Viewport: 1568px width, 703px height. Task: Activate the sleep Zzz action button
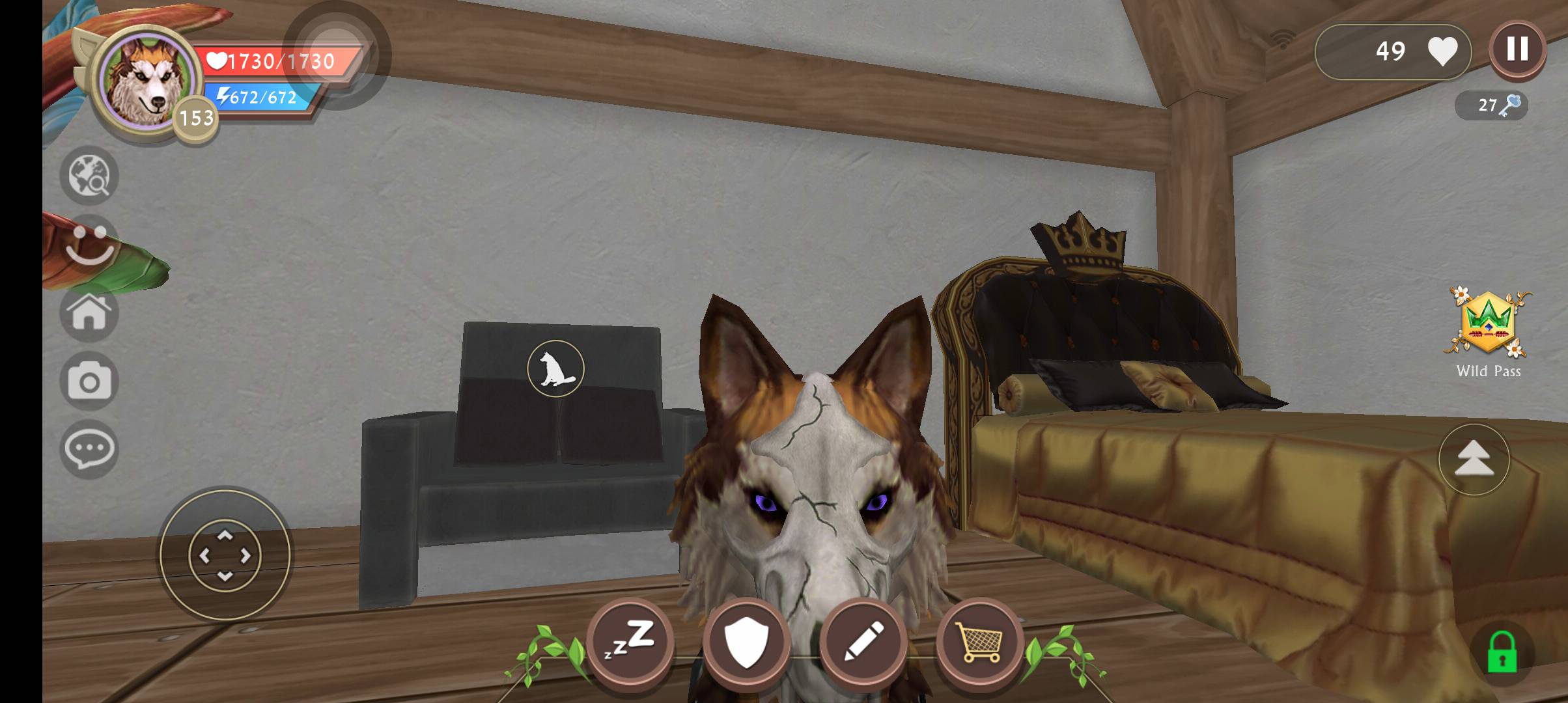[x=630, y=641]
